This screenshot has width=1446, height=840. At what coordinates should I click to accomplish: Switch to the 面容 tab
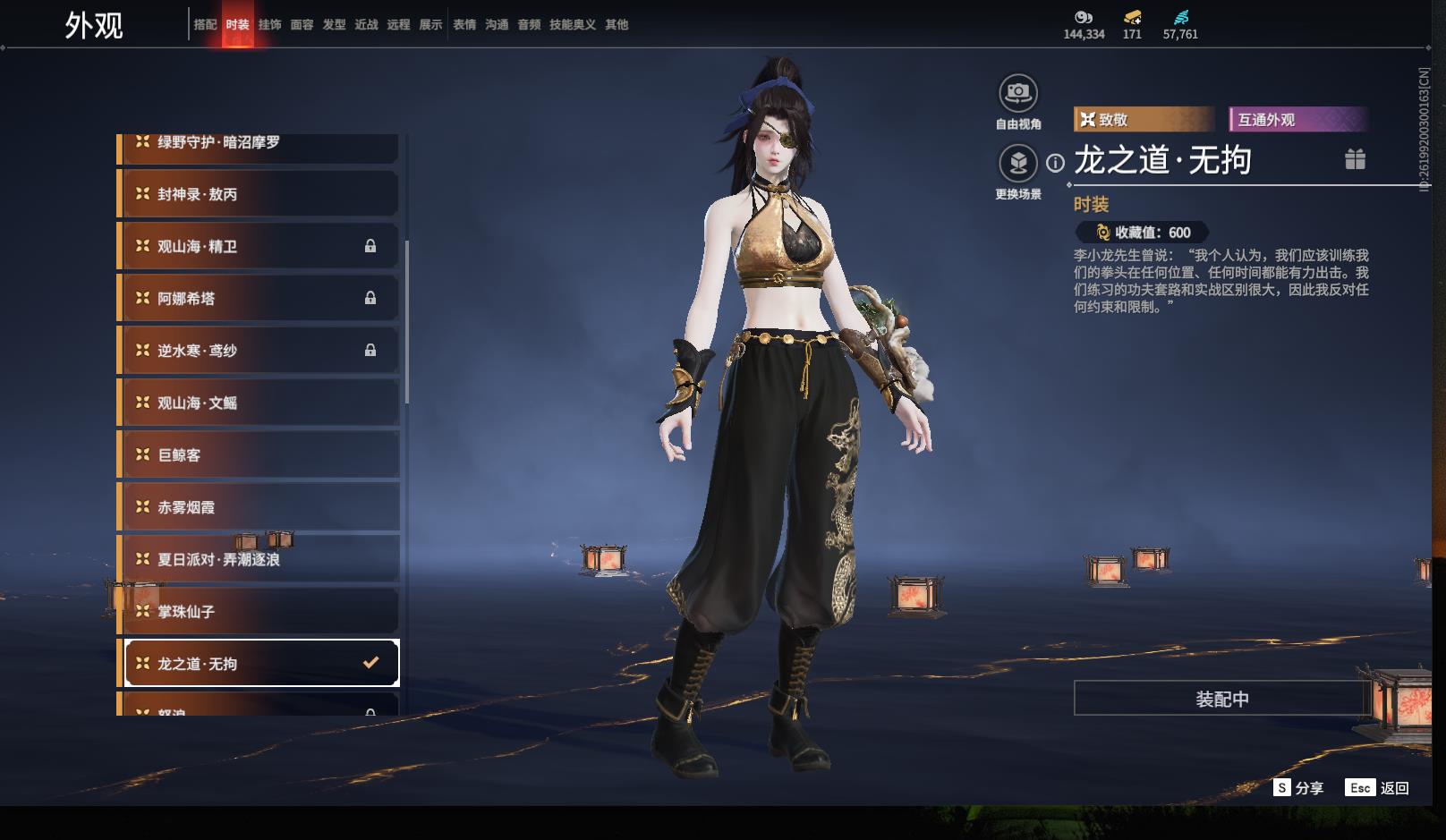pyautogui.click(x=302, y=24)
